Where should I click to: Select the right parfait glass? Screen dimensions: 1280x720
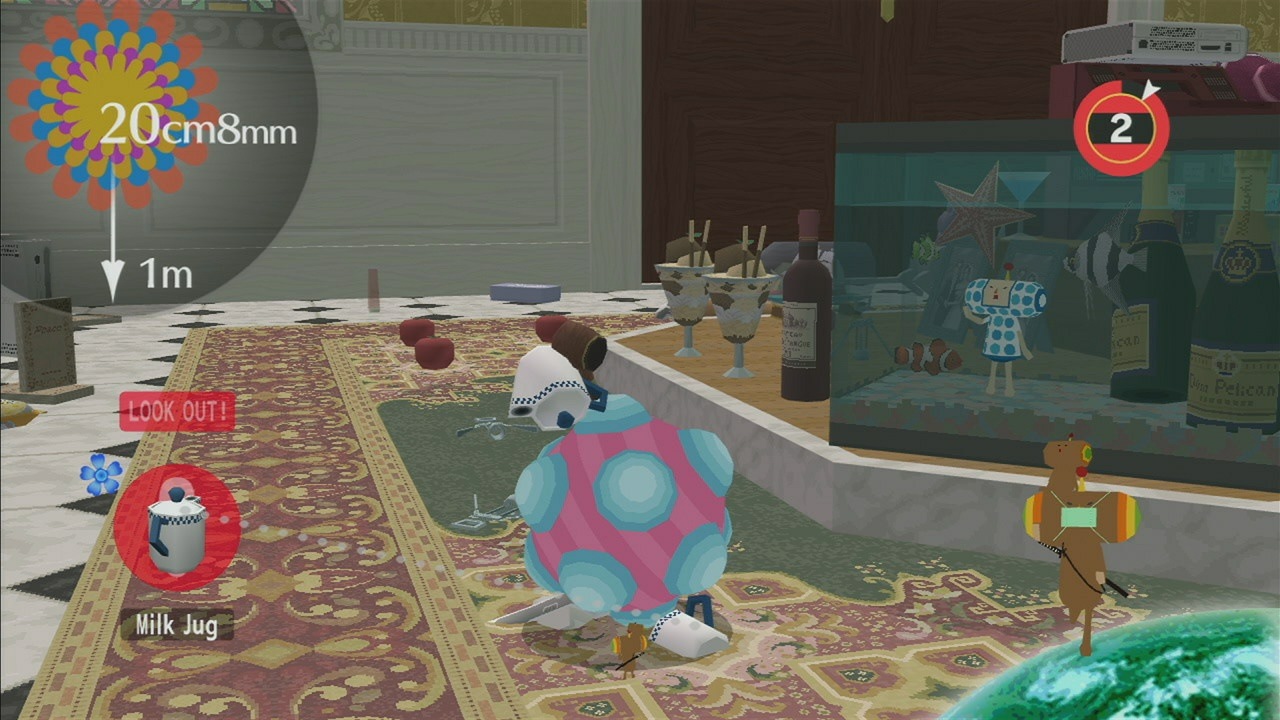point(735,305)
